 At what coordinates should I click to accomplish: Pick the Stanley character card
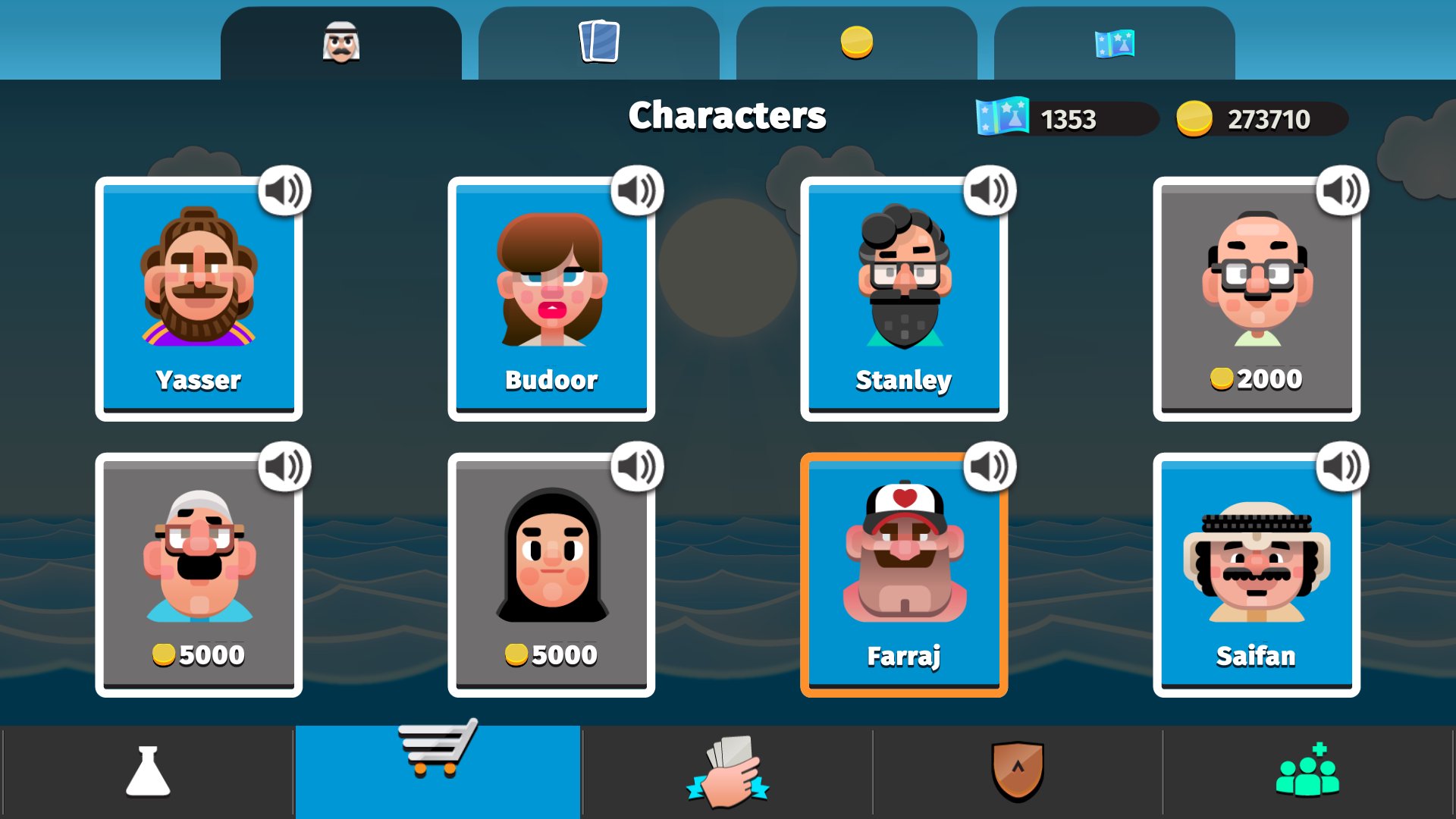[904, 300]
